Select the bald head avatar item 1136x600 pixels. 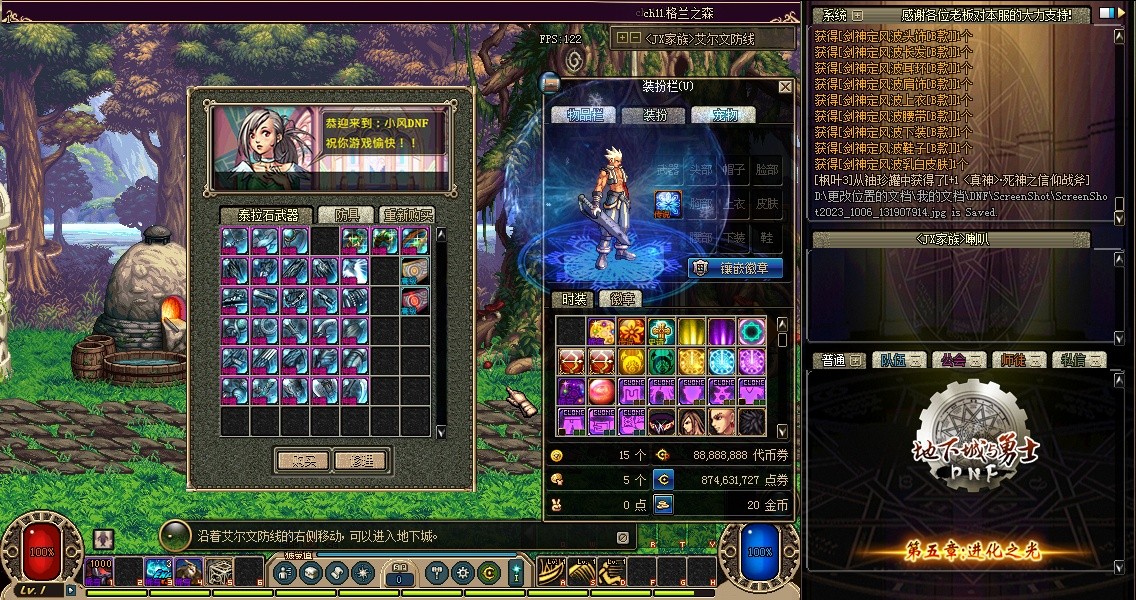[x=722, y=421]
